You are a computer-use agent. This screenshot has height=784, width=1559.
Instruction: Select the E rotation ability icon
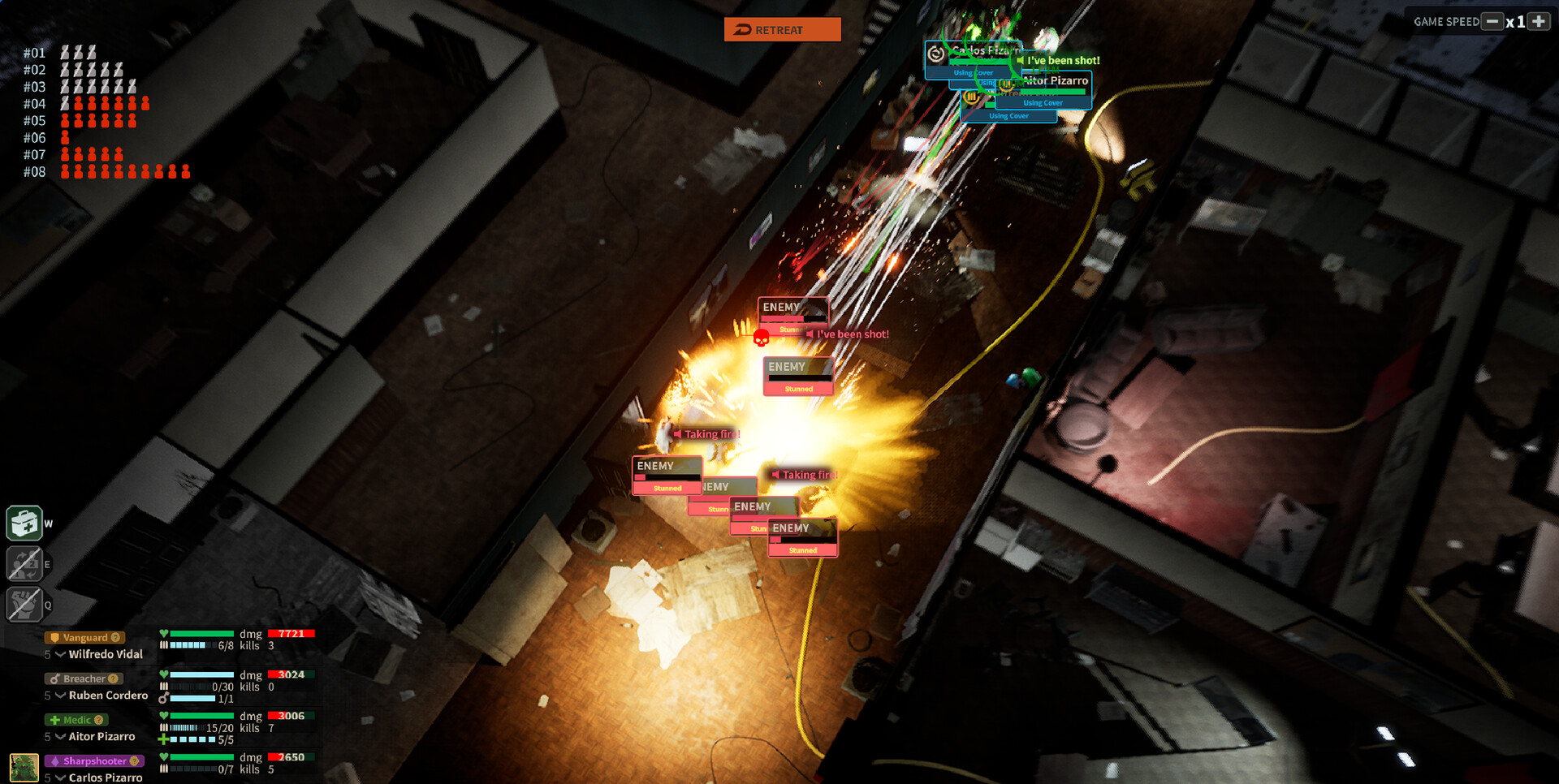point(25,563)
